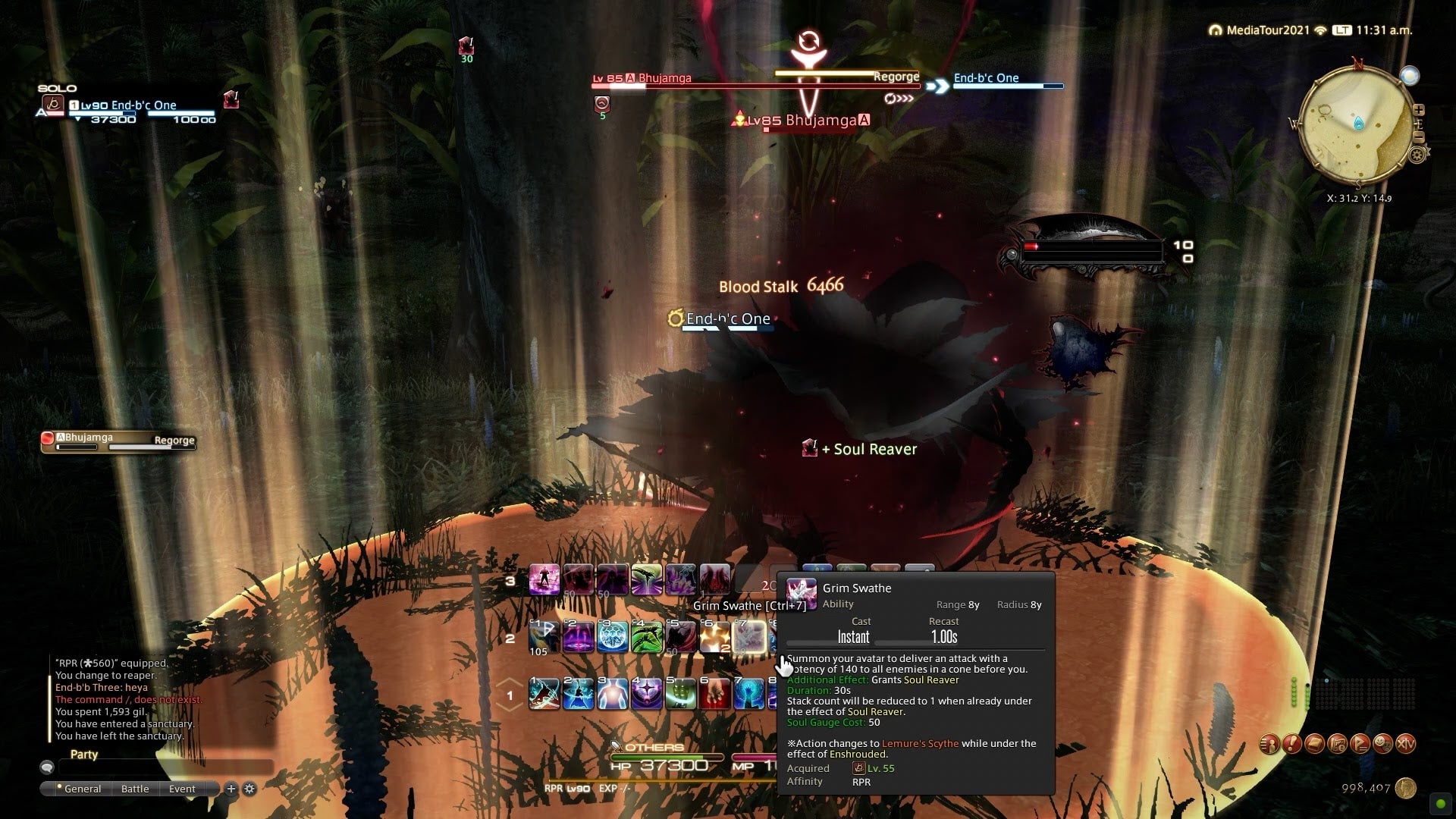The height and width of the screenshot is (819, 1456).
Task: Activate the pink standing figure ability
Action: [544, 580]
